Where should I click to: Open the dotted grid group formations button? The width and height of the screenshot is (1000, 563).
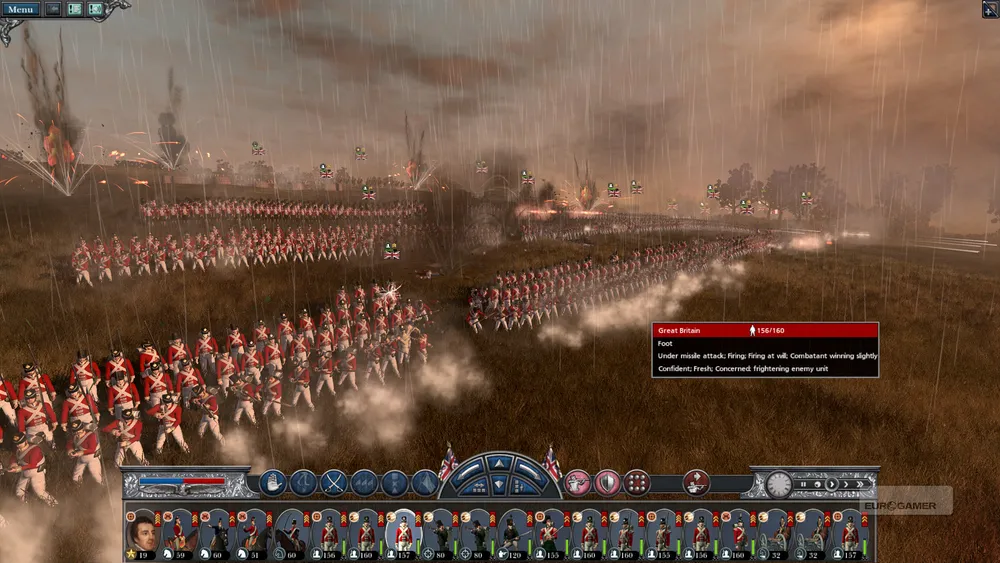point(637,483)
